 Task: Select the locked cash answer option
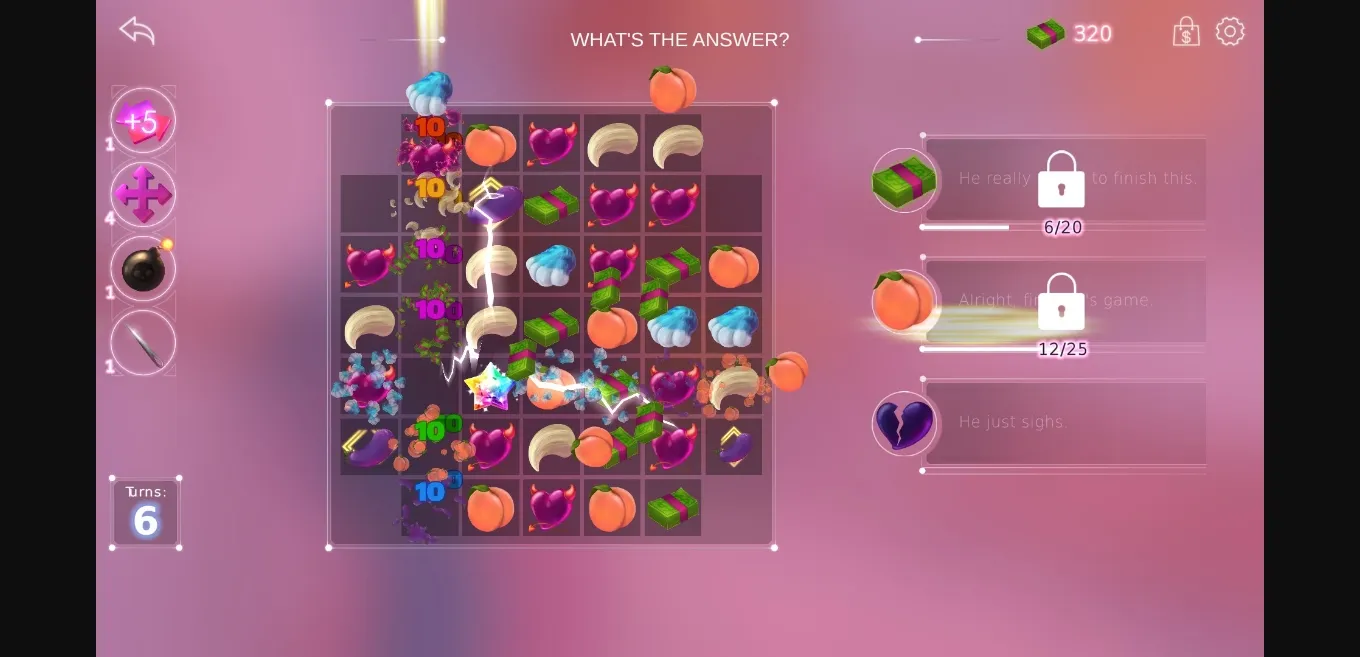pyautogui.click(x=1064, y=179)
